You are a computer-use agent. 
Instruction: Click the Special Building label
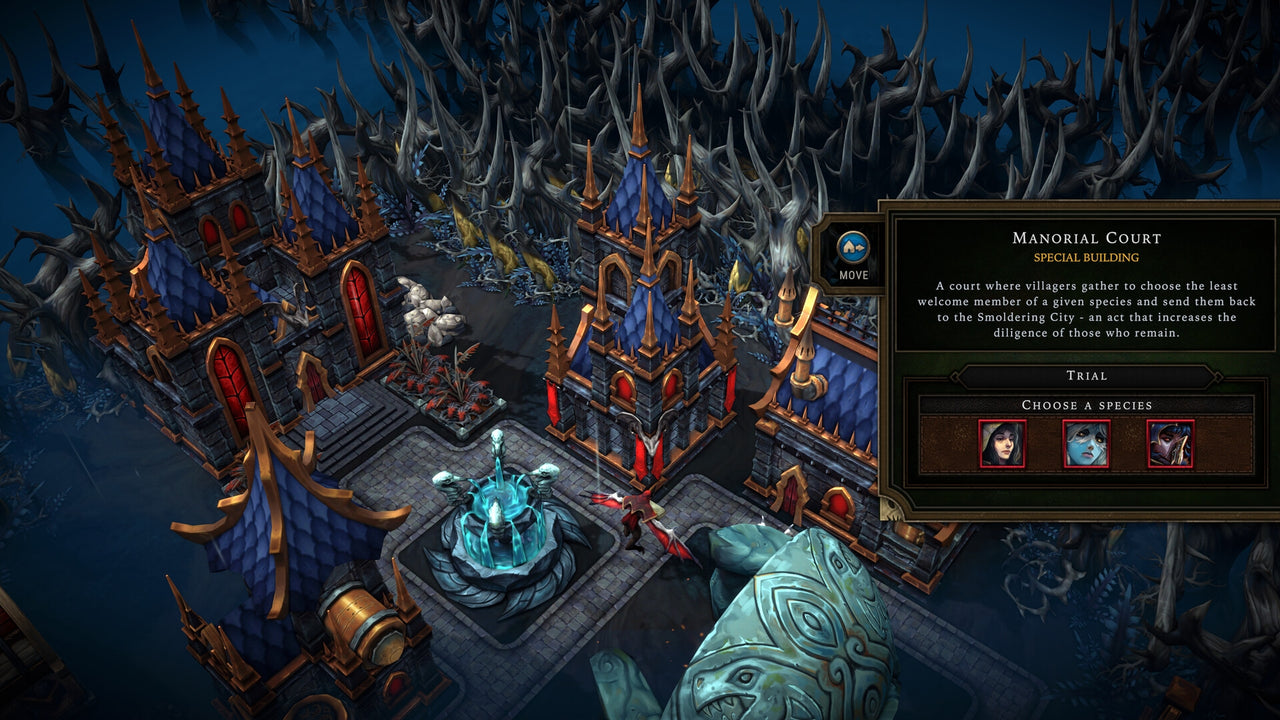1086,256
